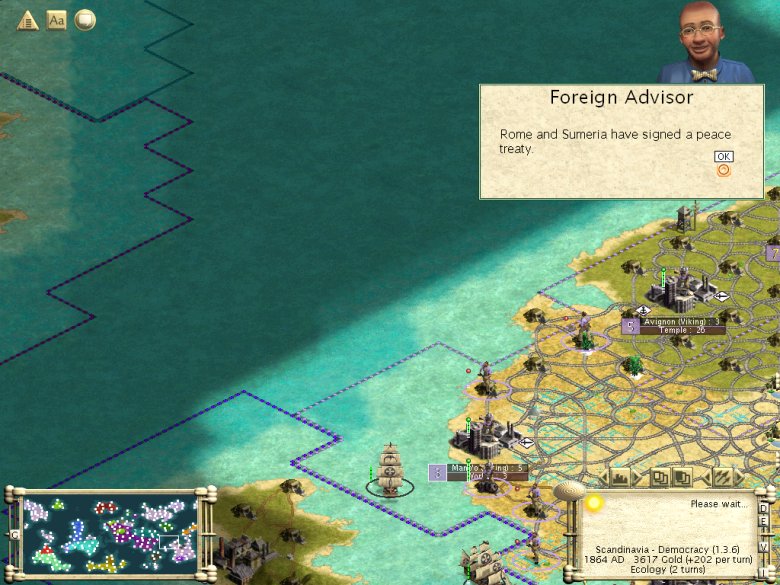
Task: Open the Avignon city name banner
Action: point(675,322)
